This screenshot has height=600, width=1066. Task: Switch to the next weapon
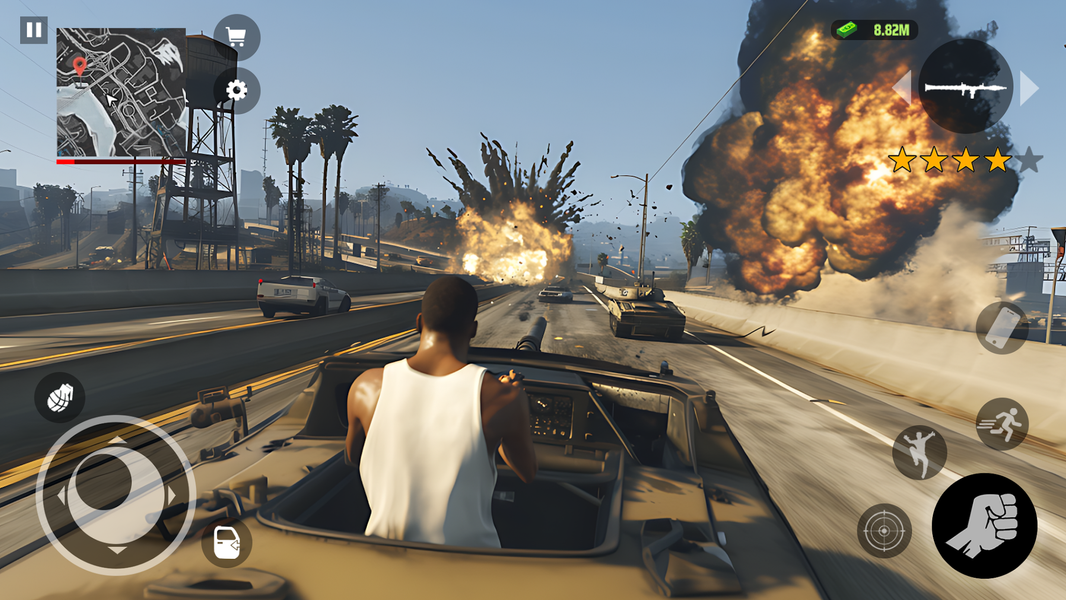(x=1028, y=88)
